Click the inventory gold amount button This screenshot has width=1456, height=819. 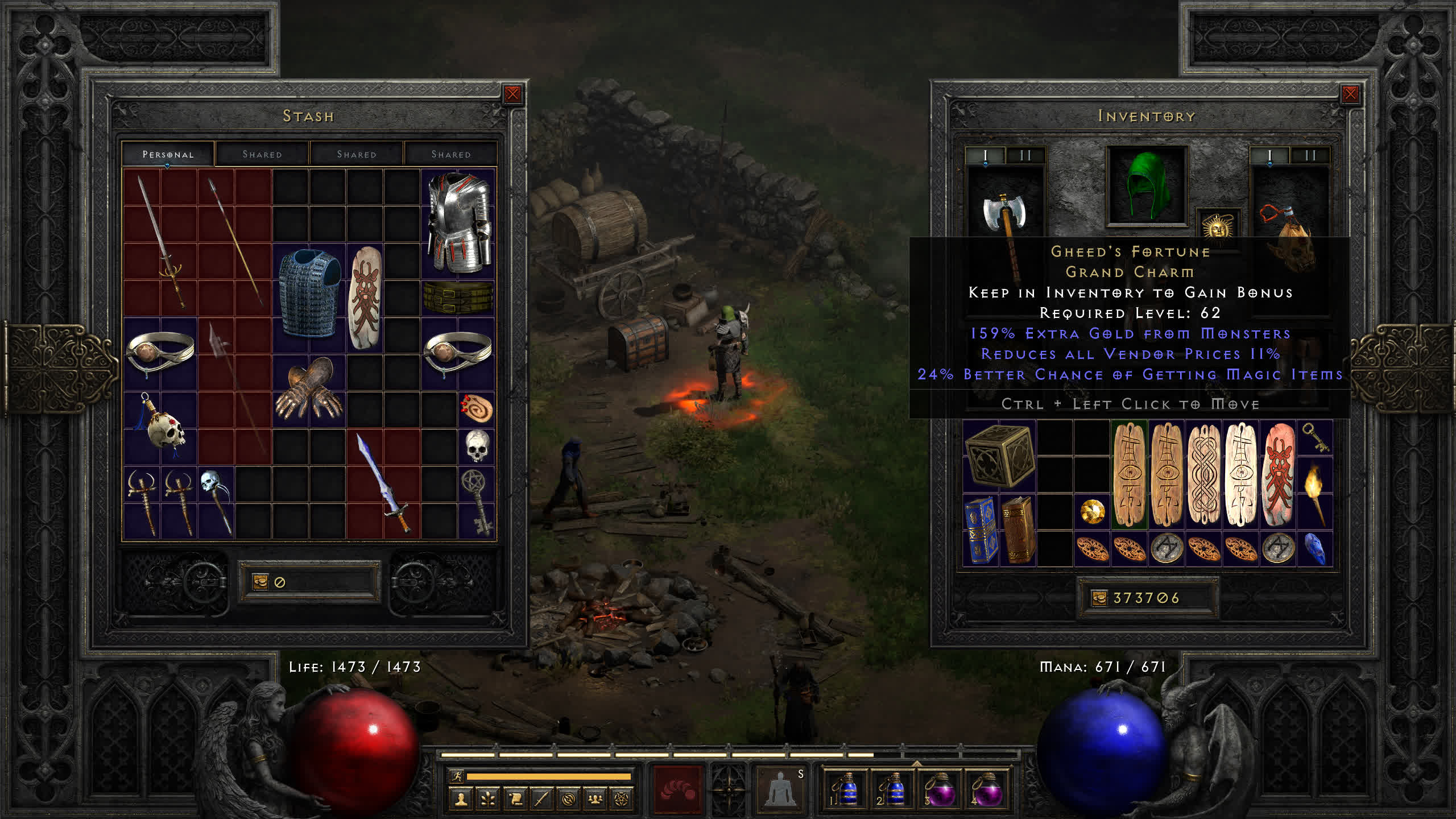pos(1099,598)
